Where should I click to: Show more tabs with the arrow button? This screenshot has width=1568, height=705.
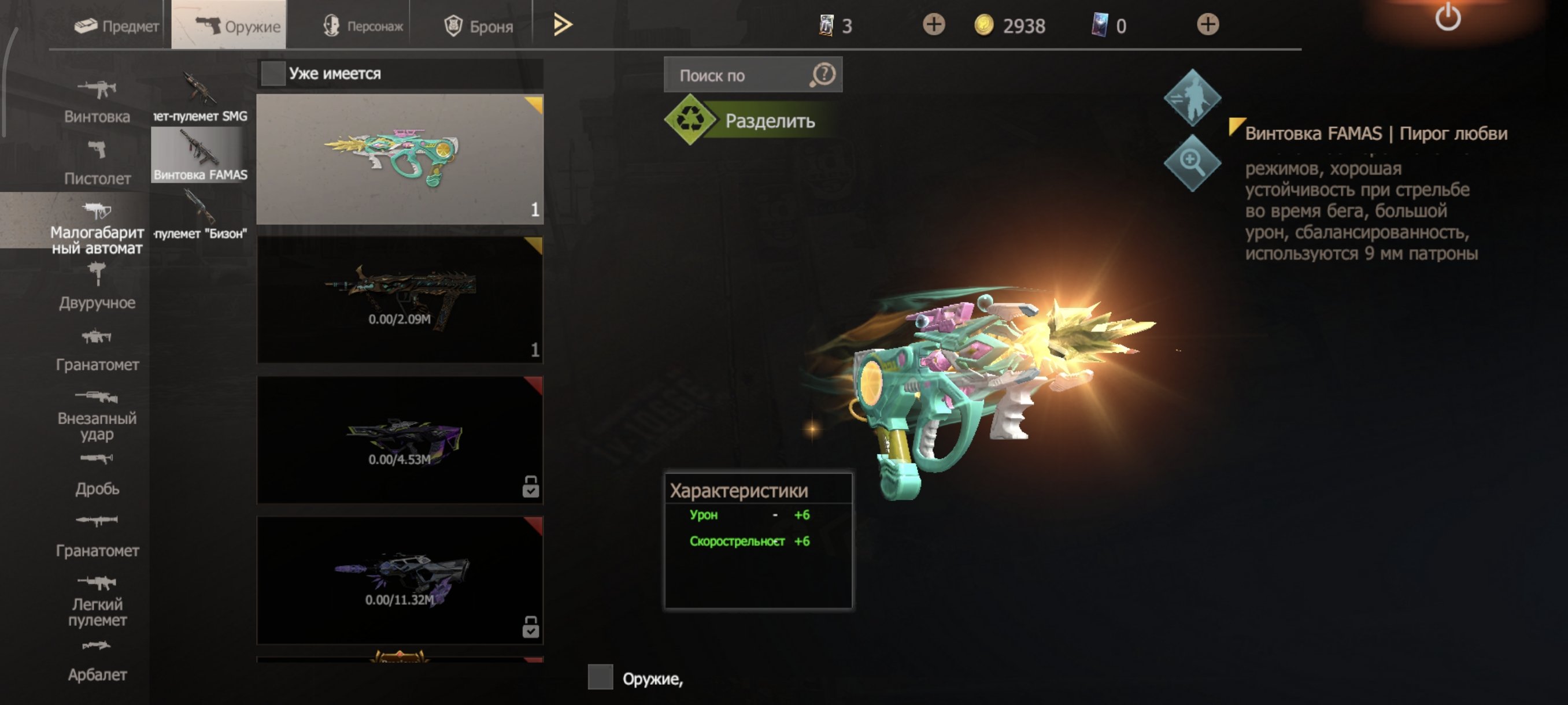tap(563, 25)
